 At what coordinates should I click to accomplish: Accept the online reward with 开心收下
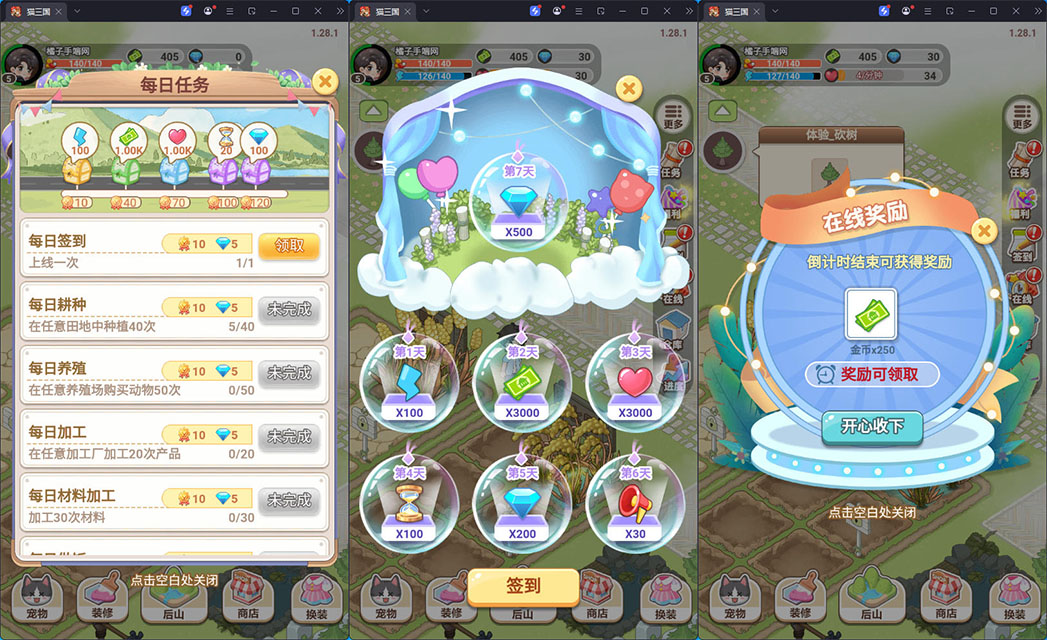[872, 427]
